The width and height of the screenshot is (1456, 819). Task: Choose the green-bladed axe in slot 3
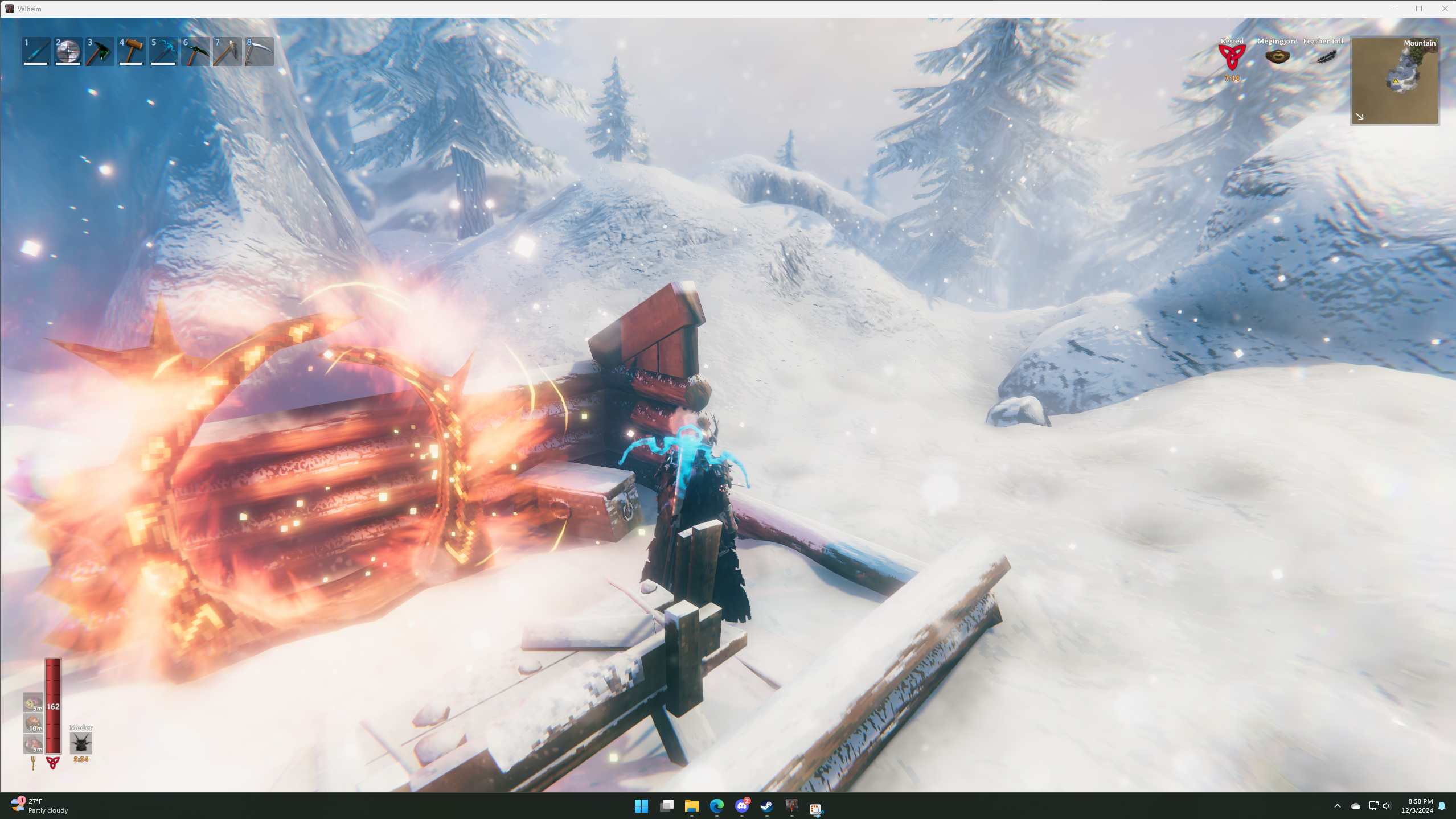pyautogui.click(x=100, y=52)
